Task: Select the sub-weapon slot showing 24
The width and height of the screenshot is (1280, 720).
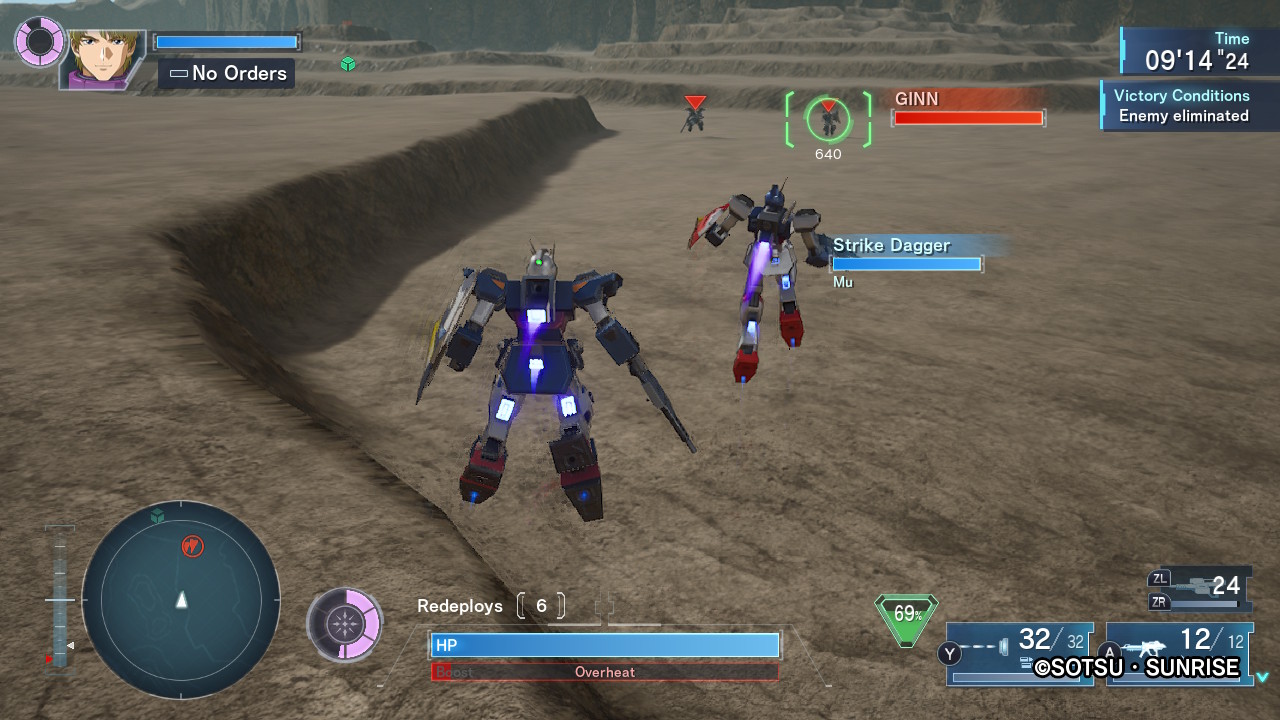Action: 1200,586
